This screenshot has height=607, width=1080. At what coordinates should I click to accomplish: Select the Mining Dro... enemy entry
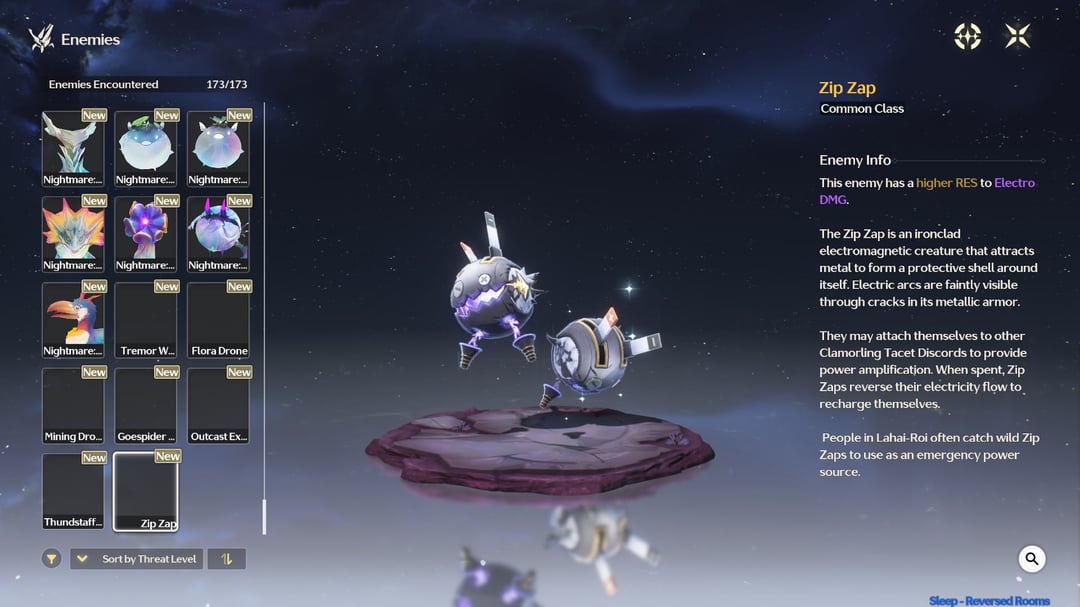73,405
